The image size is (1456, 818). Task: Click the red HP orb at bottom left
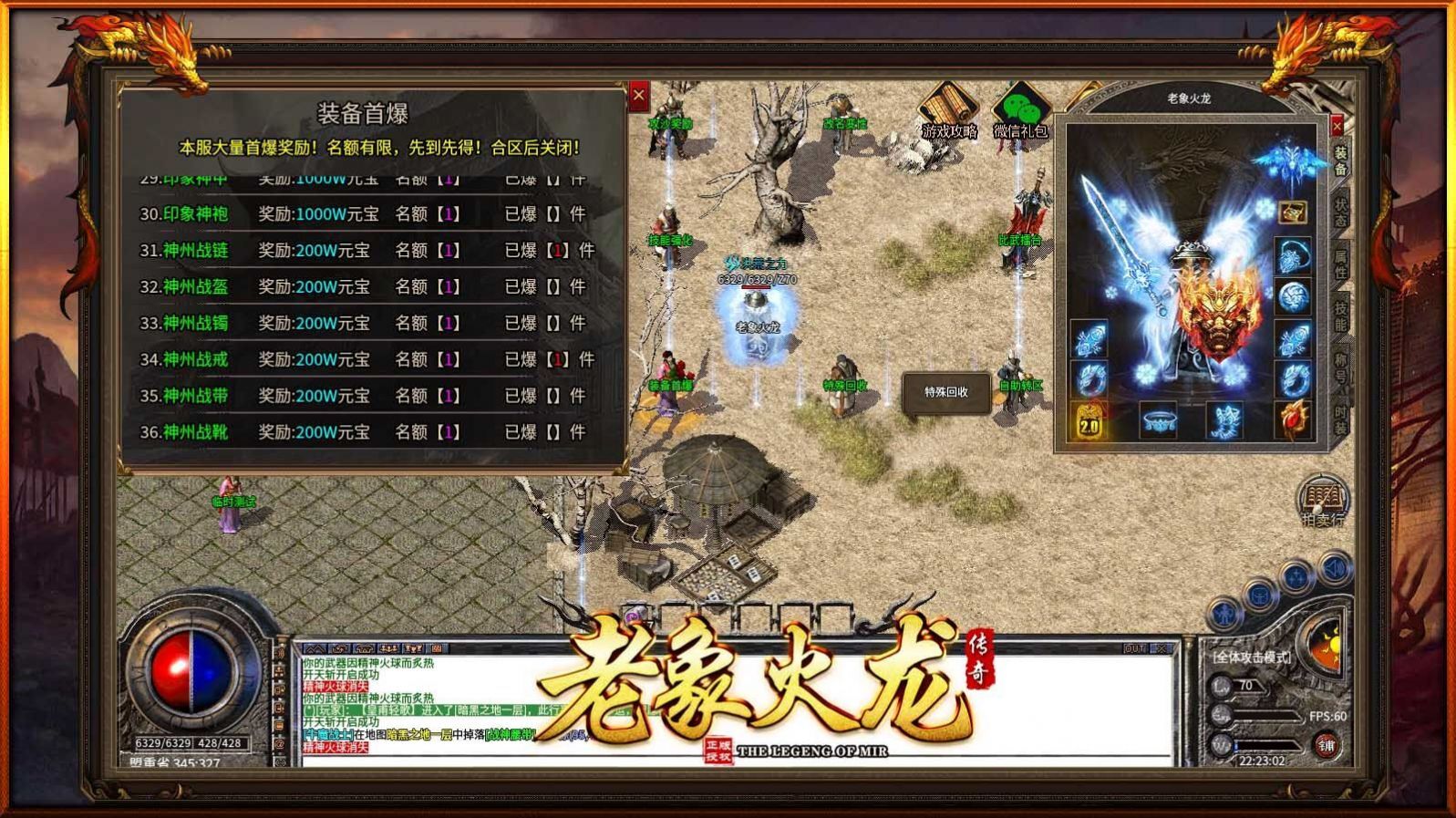click(173, 672)
